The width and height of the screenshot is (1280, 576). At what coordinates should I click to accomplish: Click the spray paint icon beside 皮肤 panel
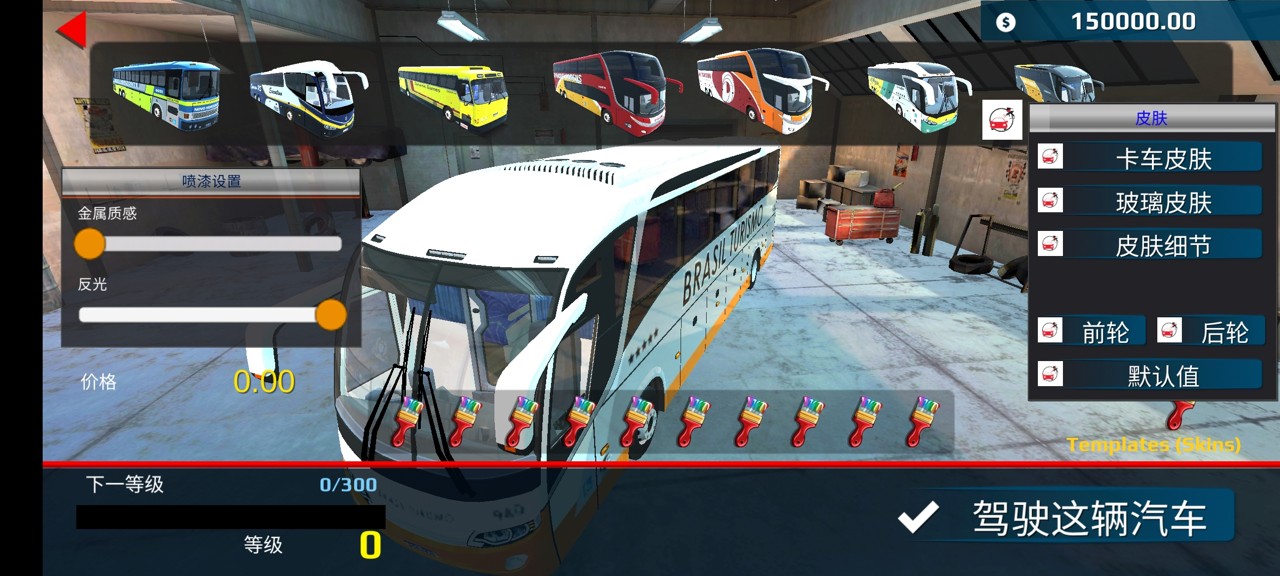pos(999,119)
